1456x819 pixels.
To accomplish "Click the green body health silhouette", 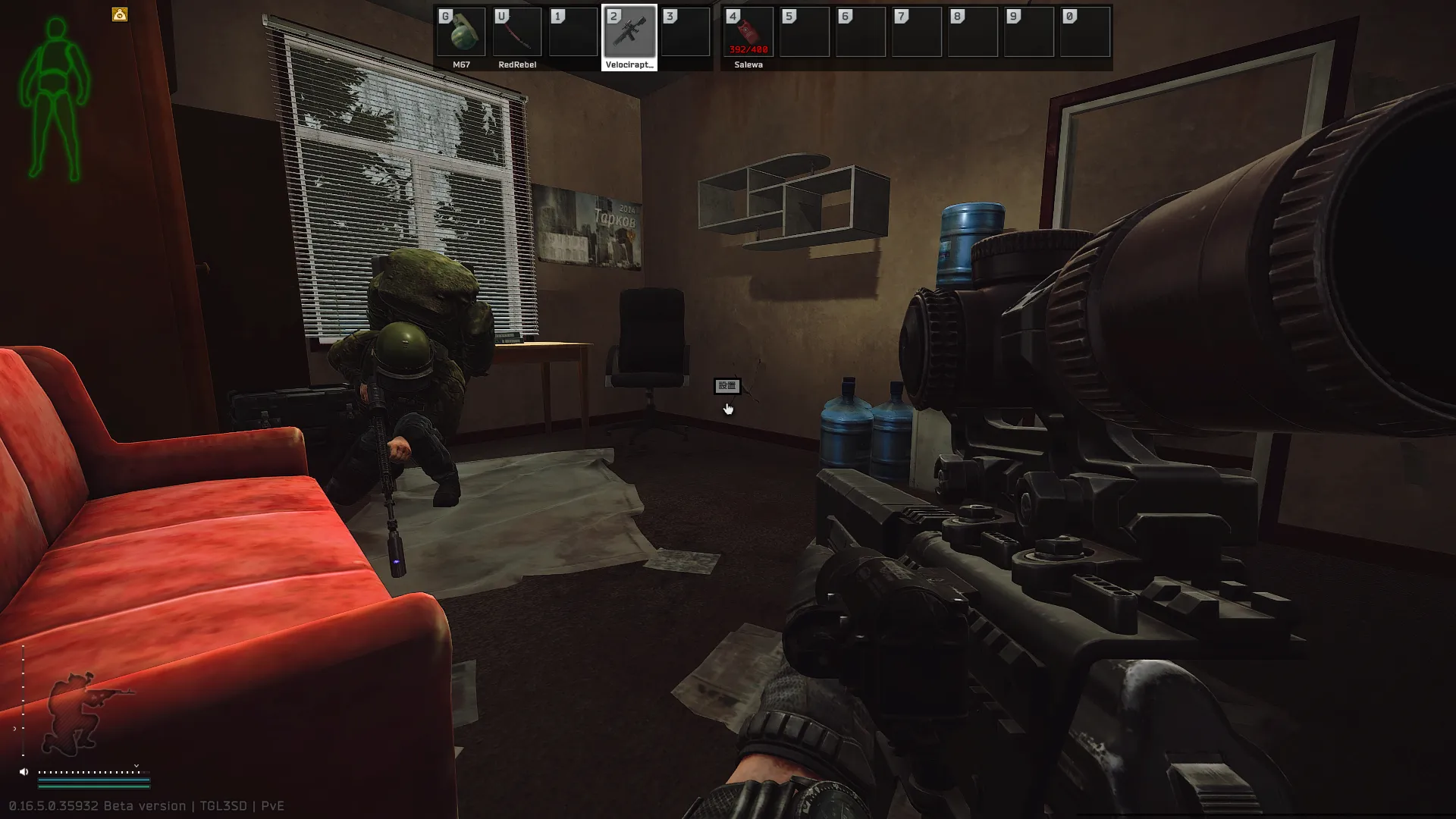I will coord(55,100).
